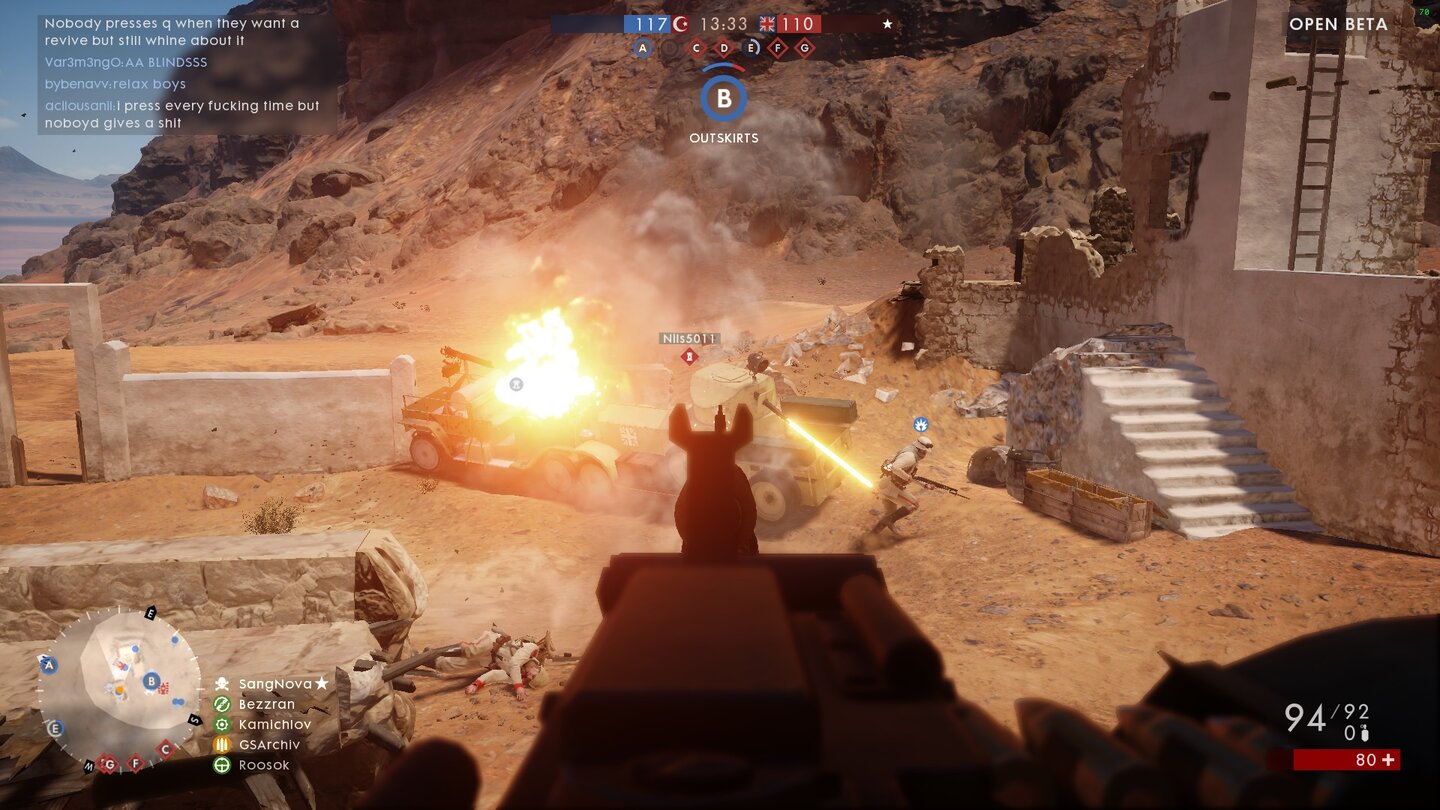1440x810 pixels.
Task: Select squad member Kamichiov
Action: point(274,724)
